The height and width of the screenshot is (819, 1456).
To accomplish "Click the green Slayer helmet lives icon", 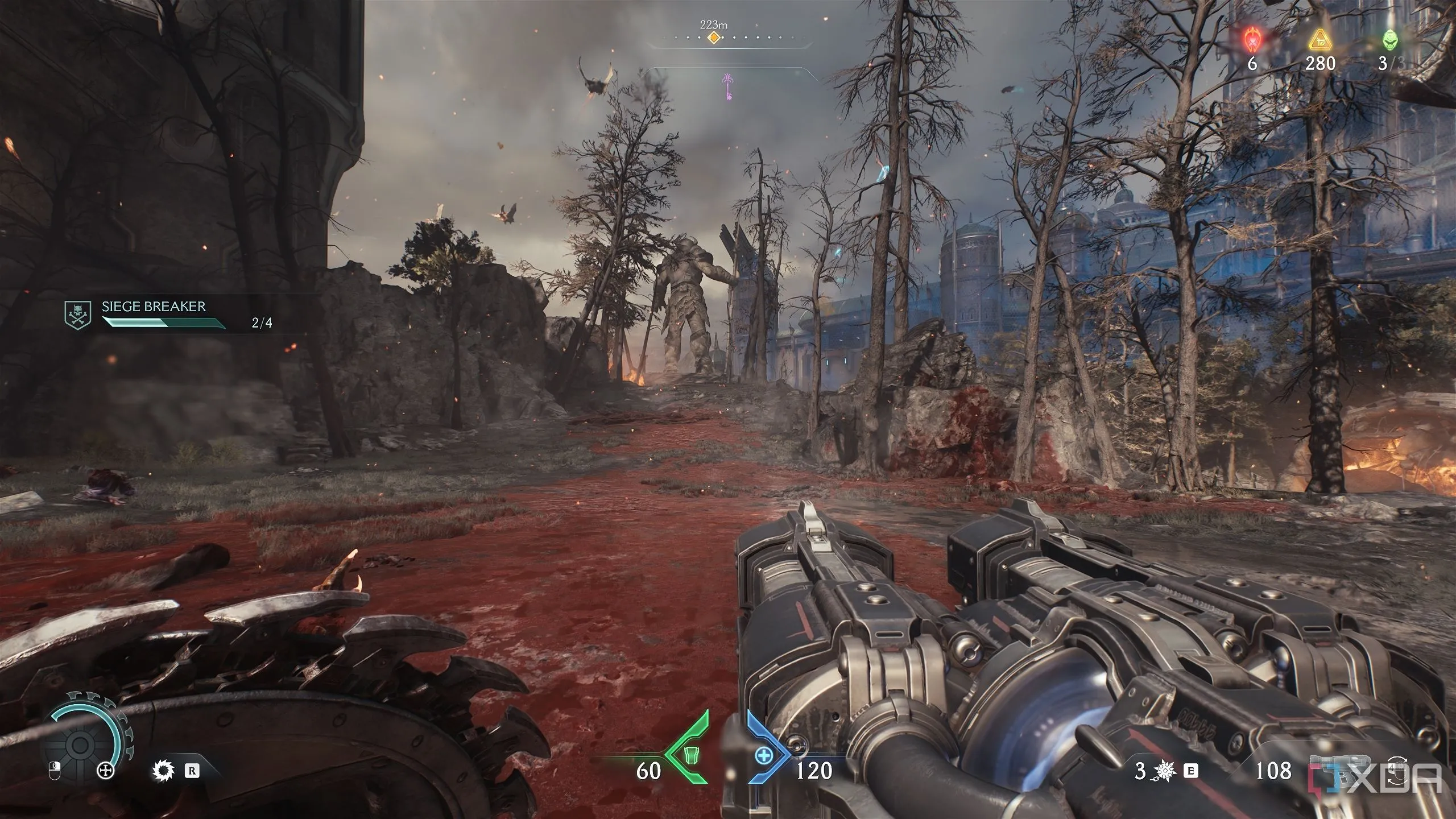I will coord(1388,41).
